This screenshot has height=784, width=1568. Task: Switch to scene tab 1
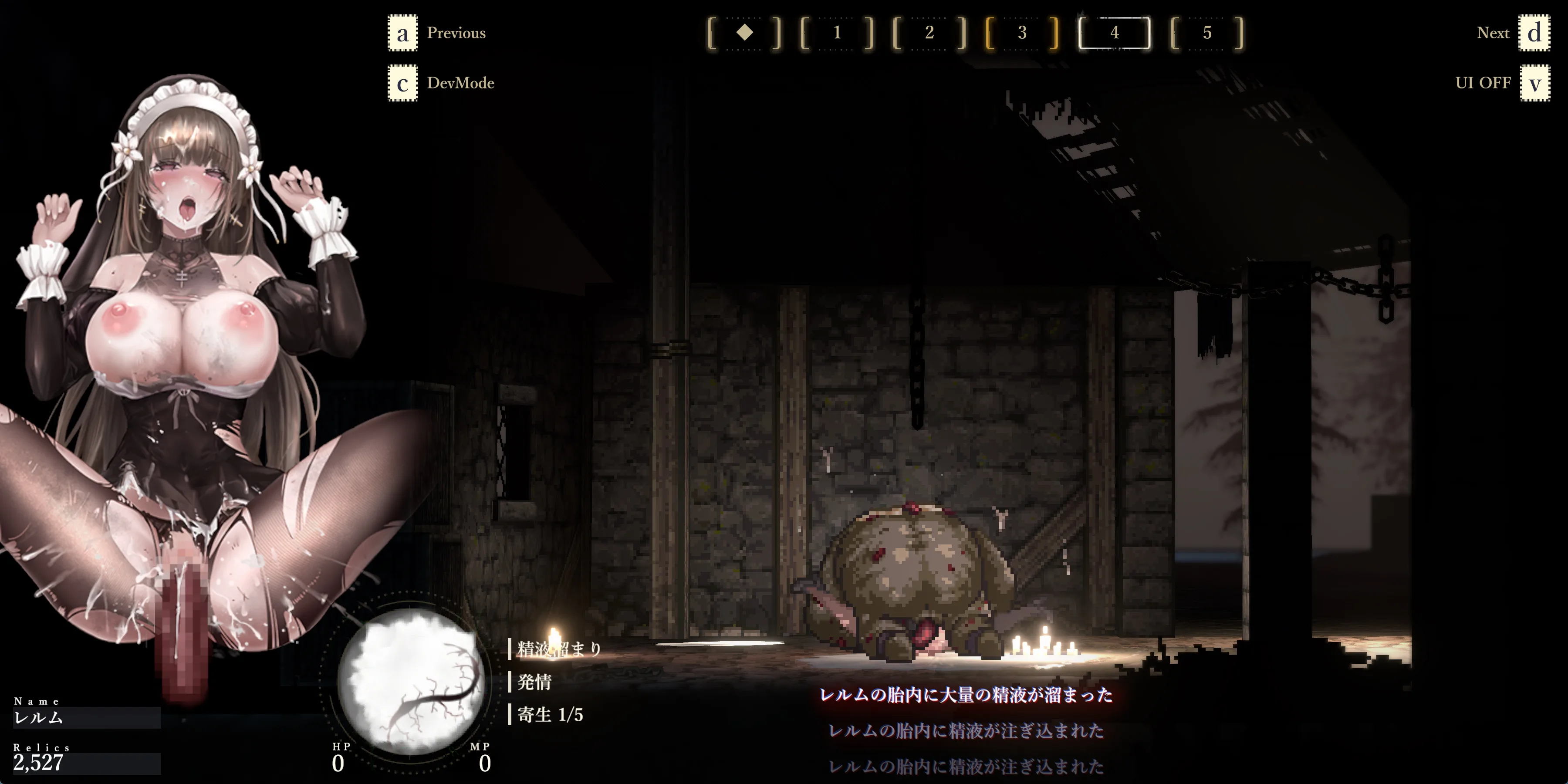tap(837, 33)
